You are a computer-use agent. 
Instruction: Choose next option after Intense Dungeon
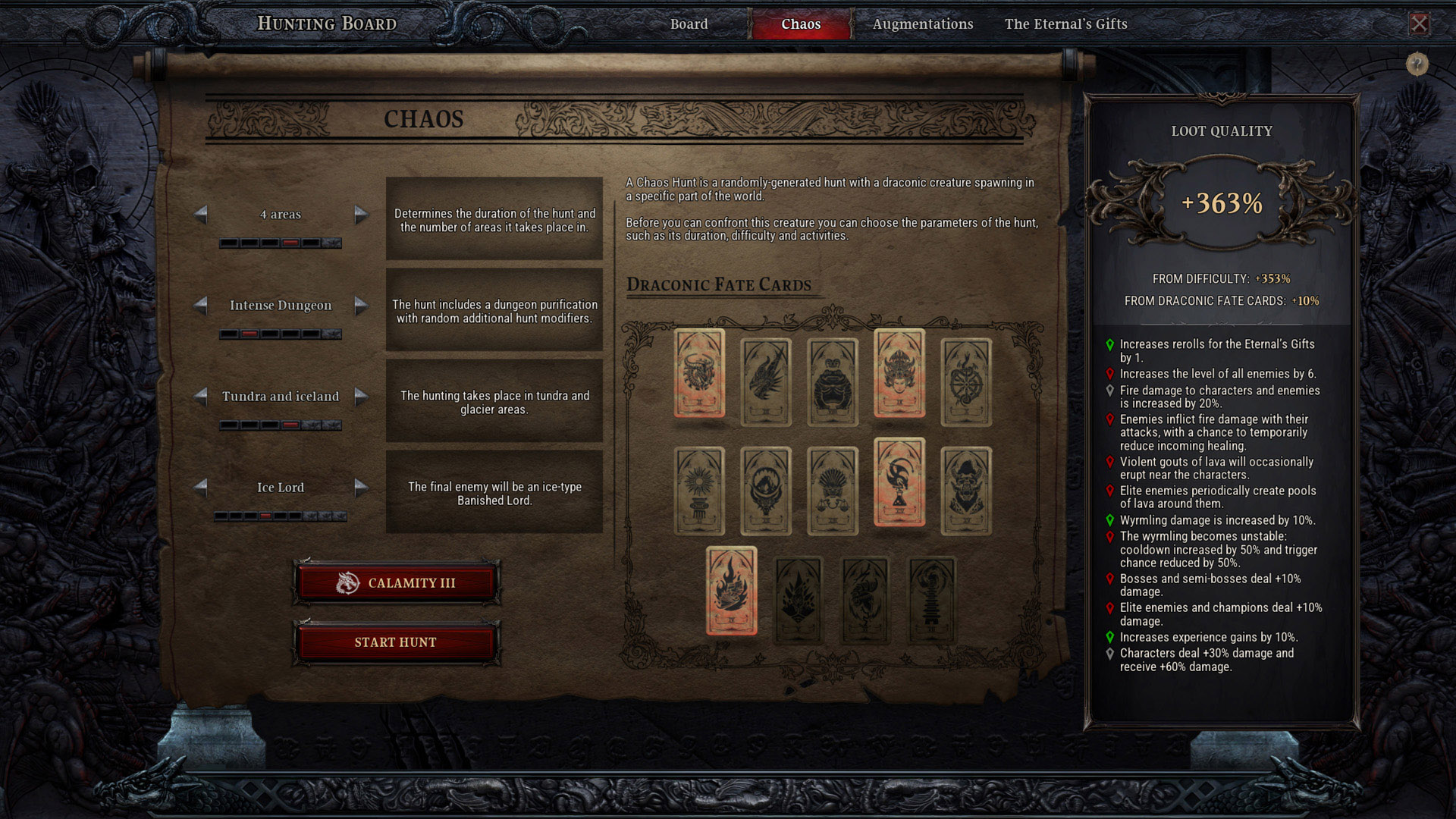(x=362, y=306)
